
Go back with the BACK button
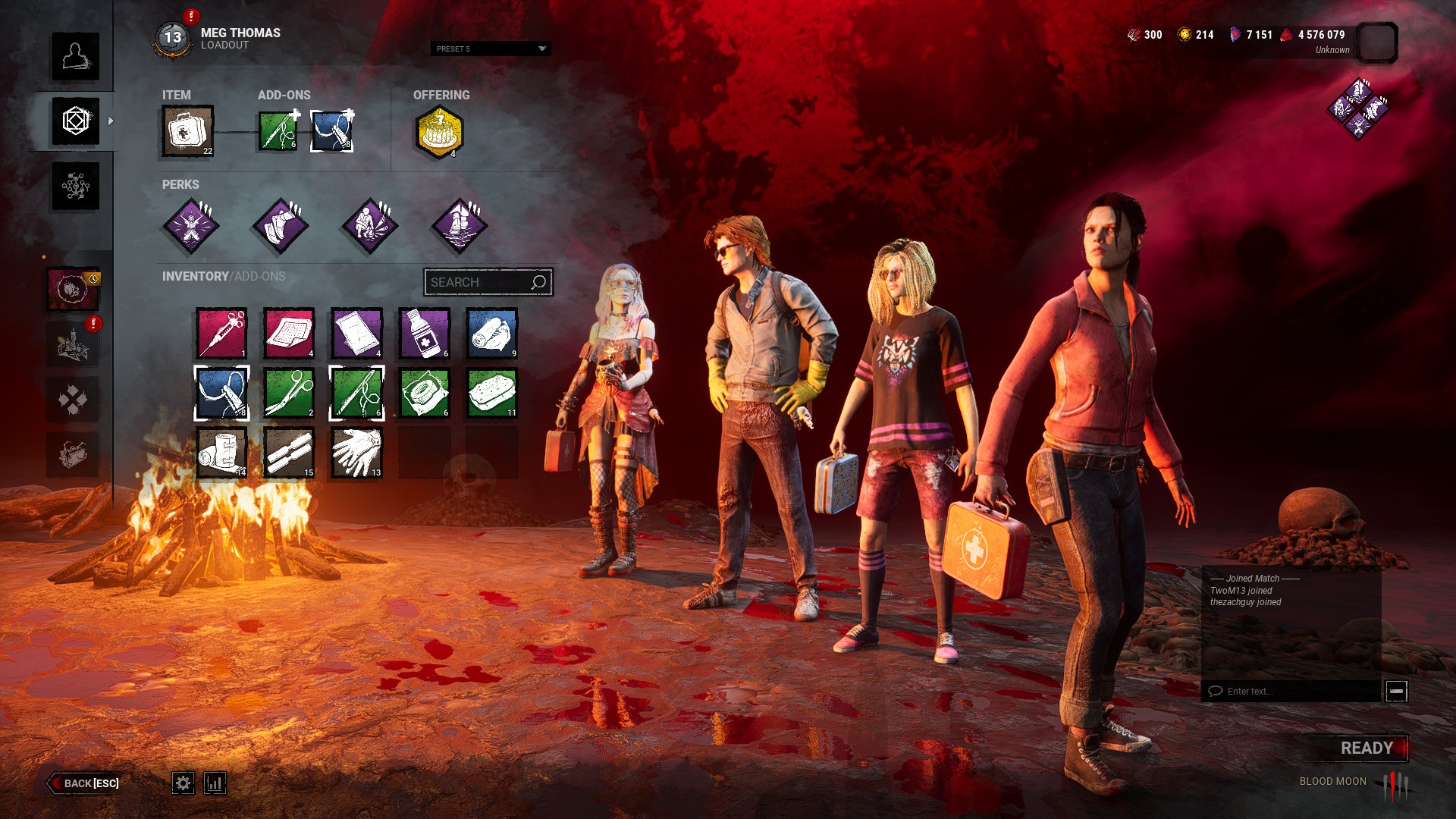[x=85, y=783]
